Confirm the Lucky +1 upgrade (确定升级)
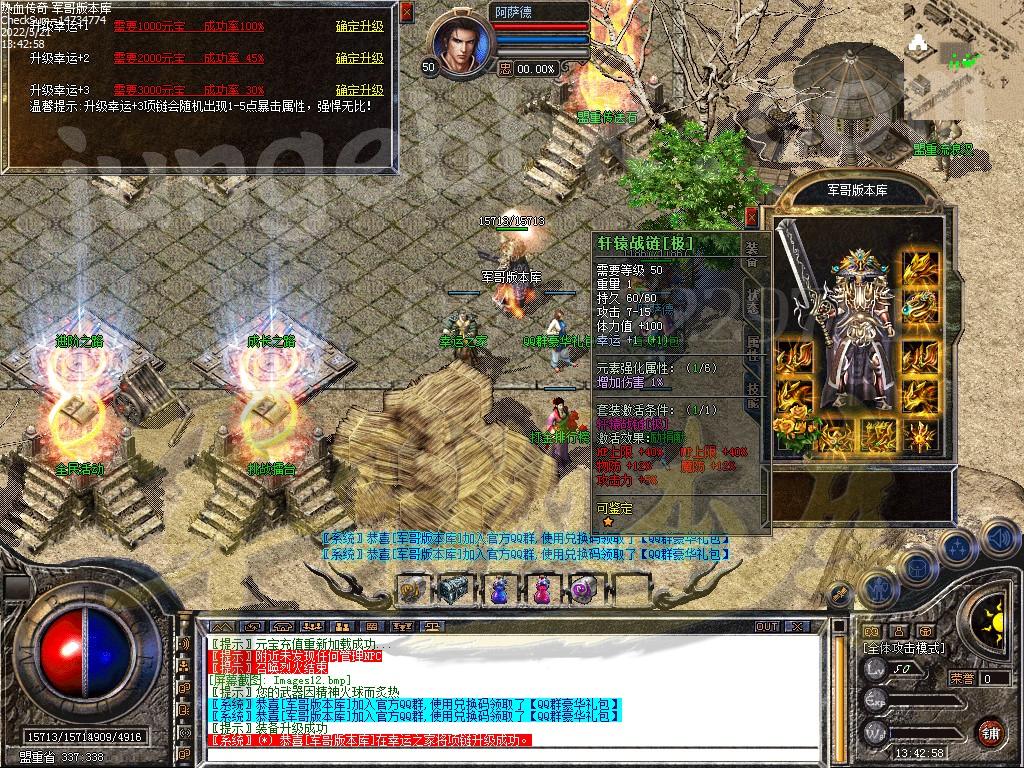 (x=359, y=27)
